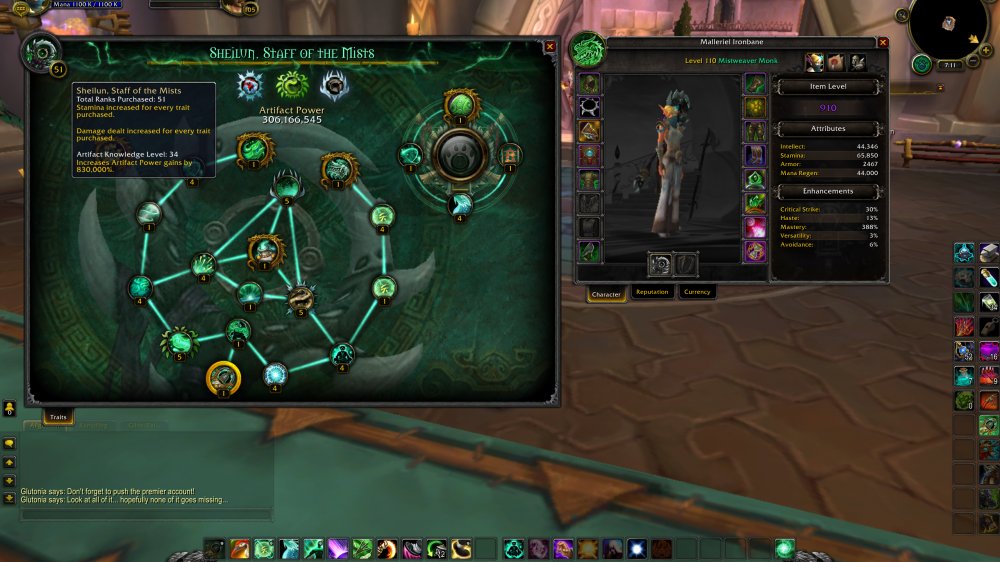Image resolution: width=1000 pixels, height=562 pixels.
Task: Click the central paw print artifact trait
Action: tap(460, 153)
